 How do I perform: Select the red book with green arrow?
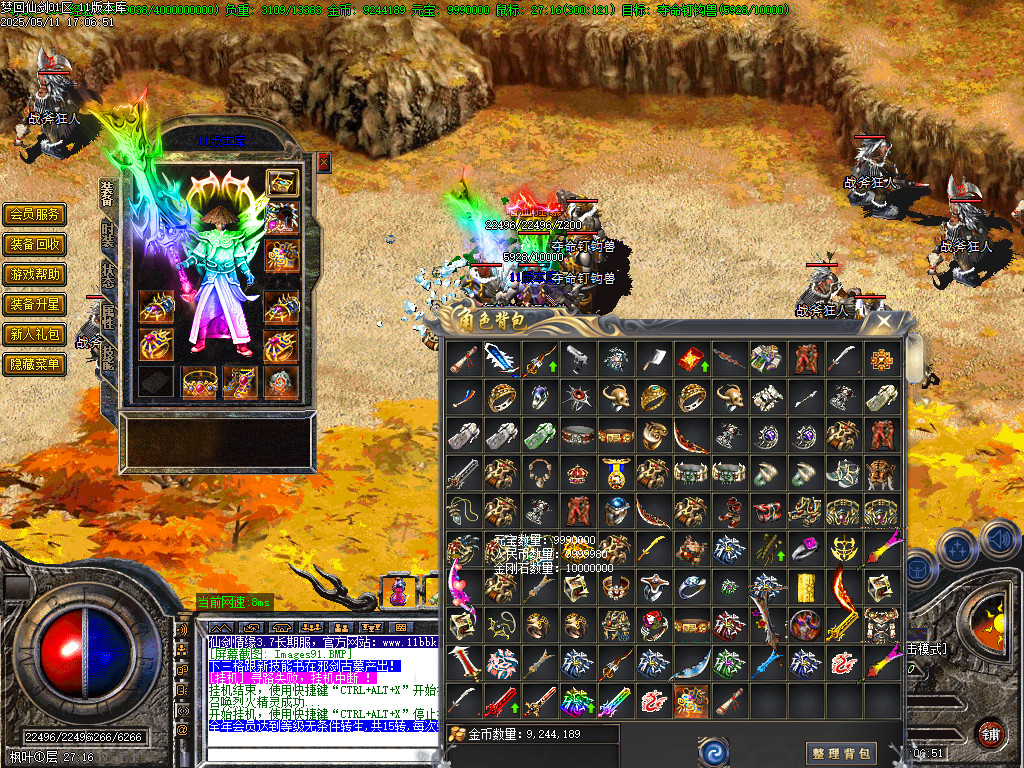(x=691, y=359)
